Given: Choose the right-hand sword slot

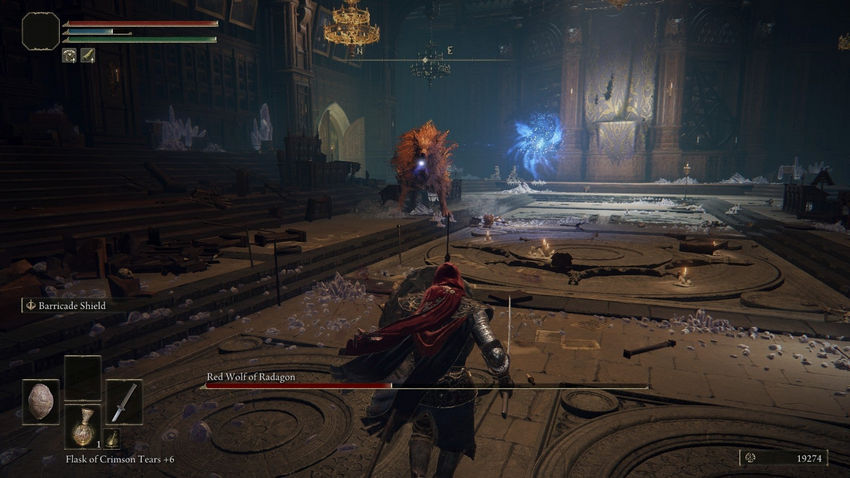Looking at the screenshot, I should tap(124, 401).
